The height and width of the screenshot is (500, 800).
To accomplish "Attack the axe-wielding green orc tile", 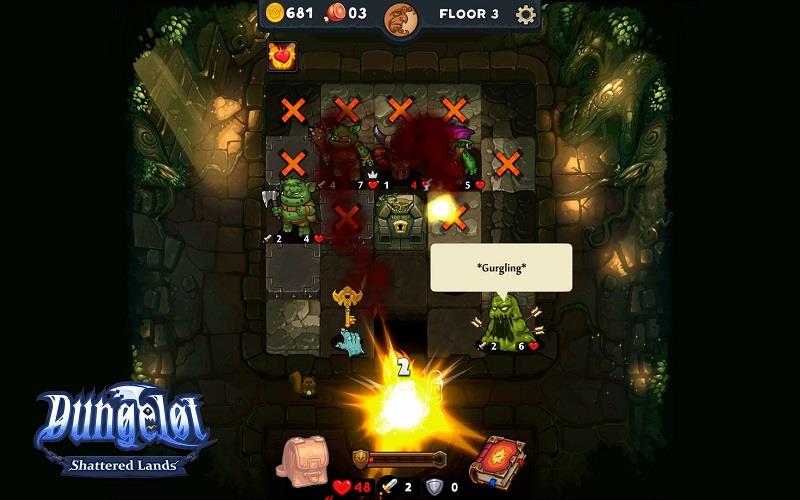I will [293, 210].
